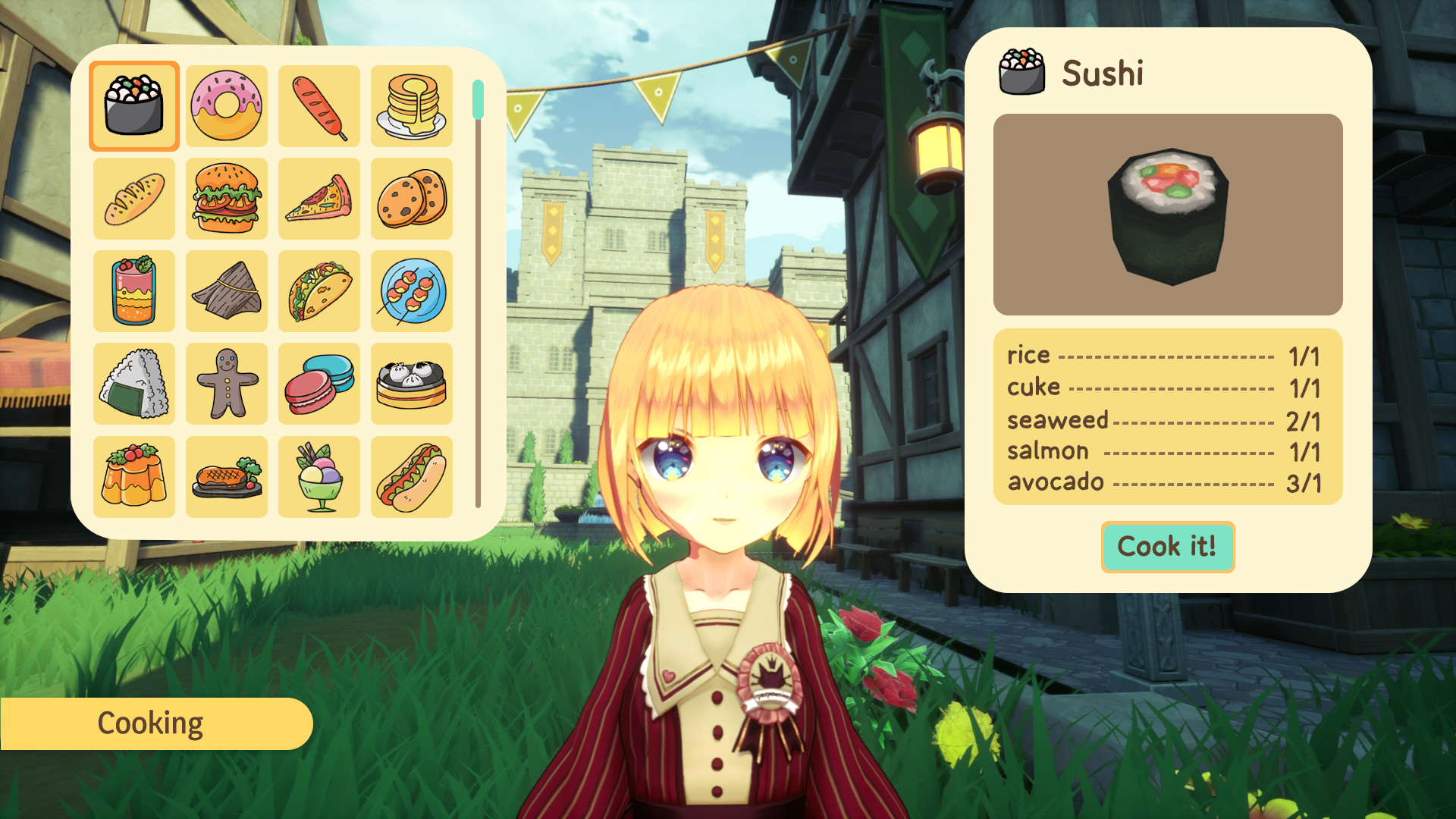Select the Onigiri rice ball recipe
This screenshot has width=1456, height=819.
[133, 384]
